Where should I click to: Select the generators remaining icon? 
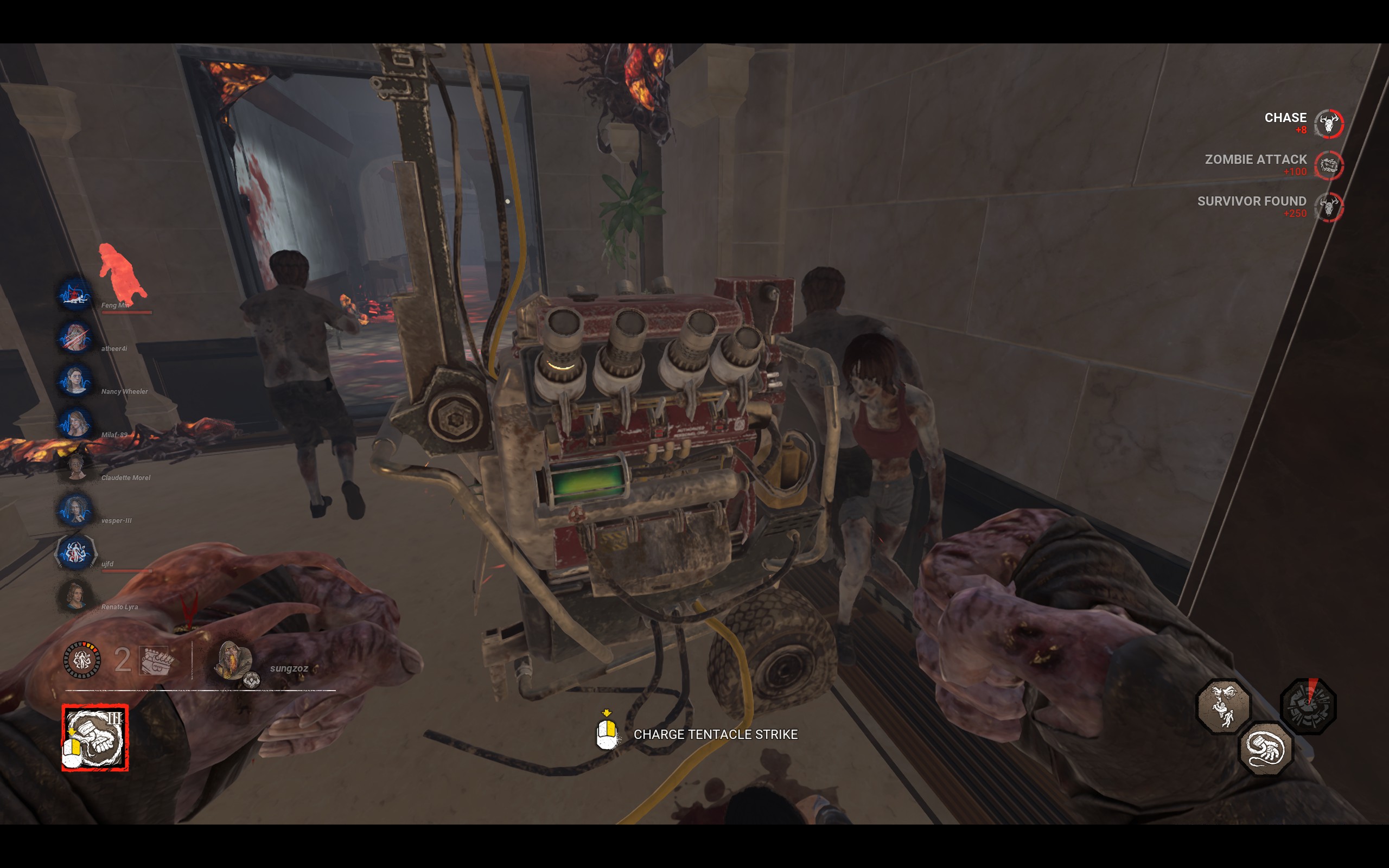157,660
